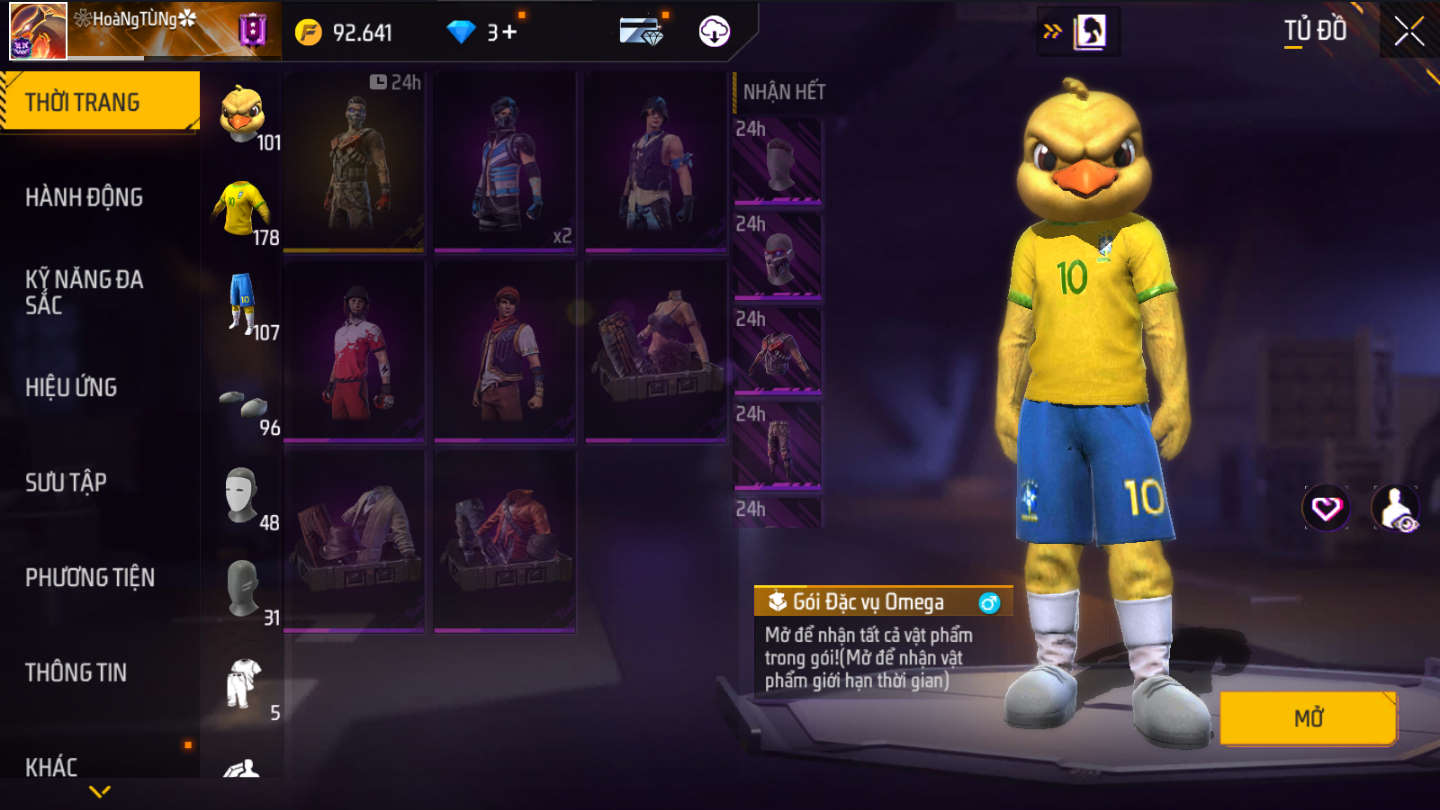
Task: Select the yellow number 10 jersey icon
Action: (x=241, y=207)
